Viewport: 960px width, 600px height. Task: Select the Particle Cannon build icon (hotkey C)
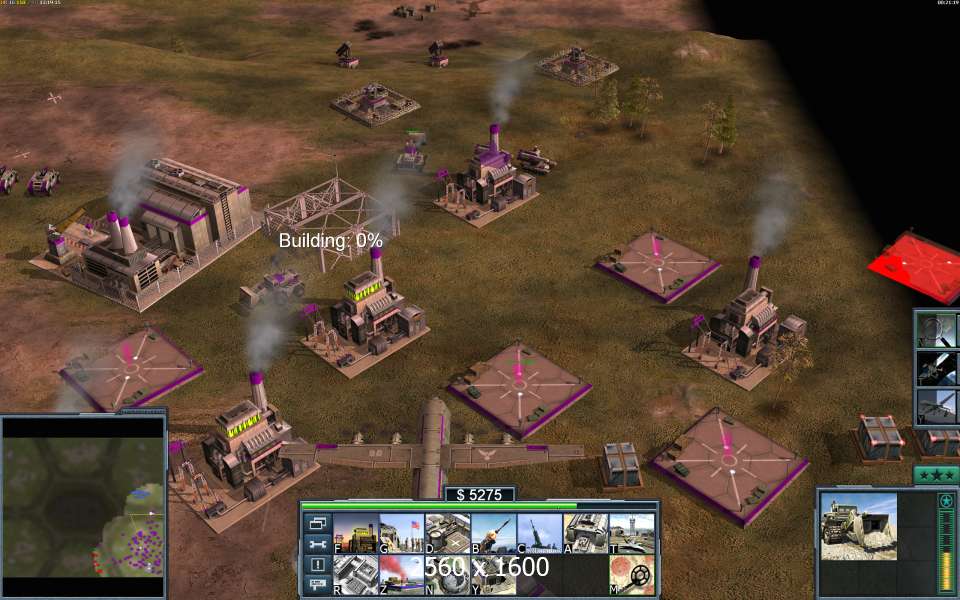(x=539, y=533)
